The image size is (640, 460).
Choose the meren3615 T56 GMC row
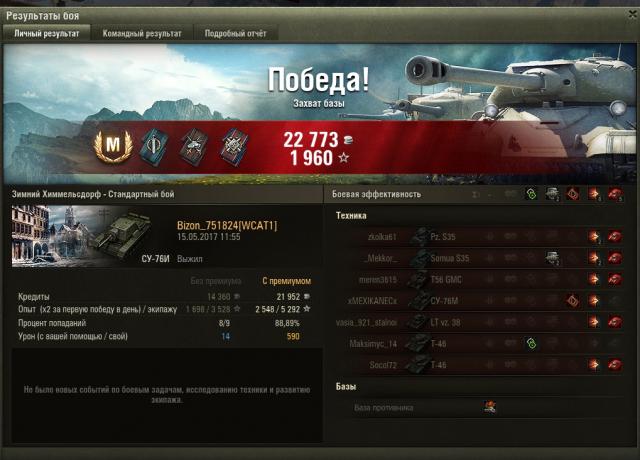[x=480, y=279]
